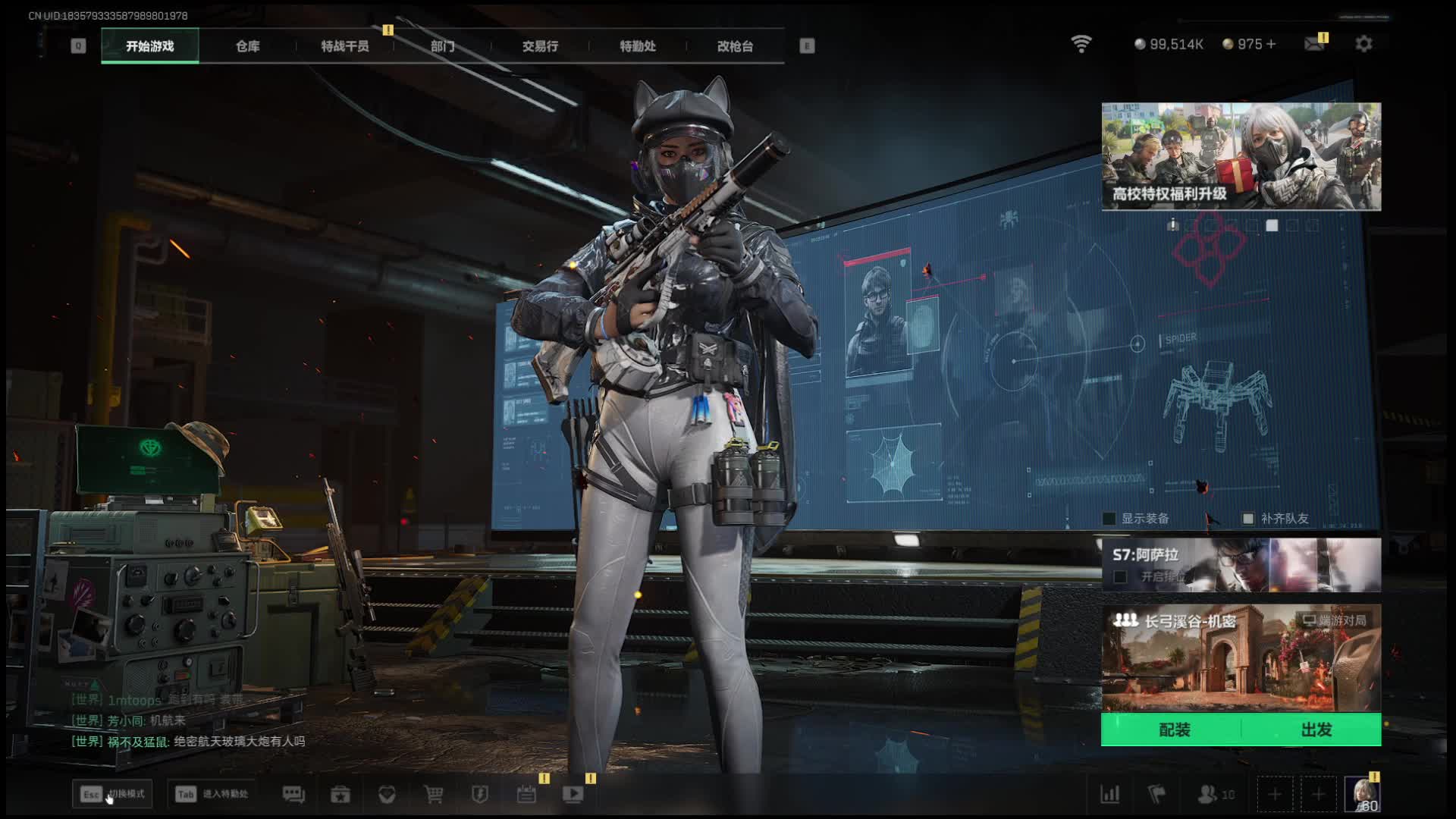The width and height of the screenshot is (1456, 819).
Task: Open settings via the gear icon
Action: click(x=1363, y=44)
